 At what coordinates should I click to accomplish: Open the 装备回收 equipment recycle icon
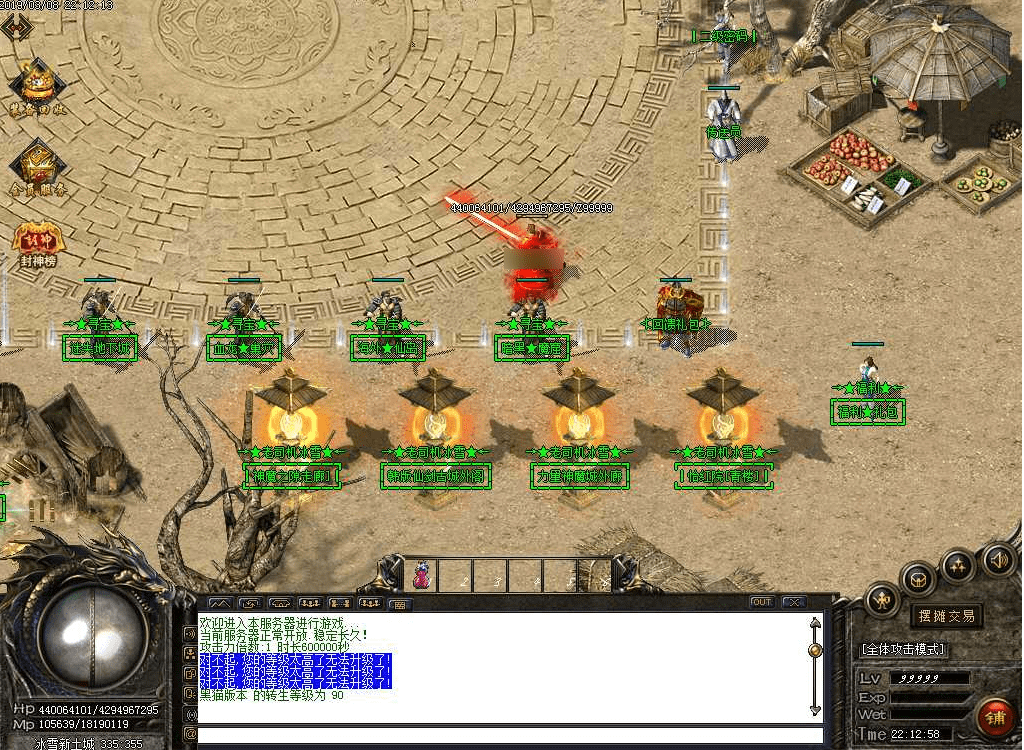point(37,87)
